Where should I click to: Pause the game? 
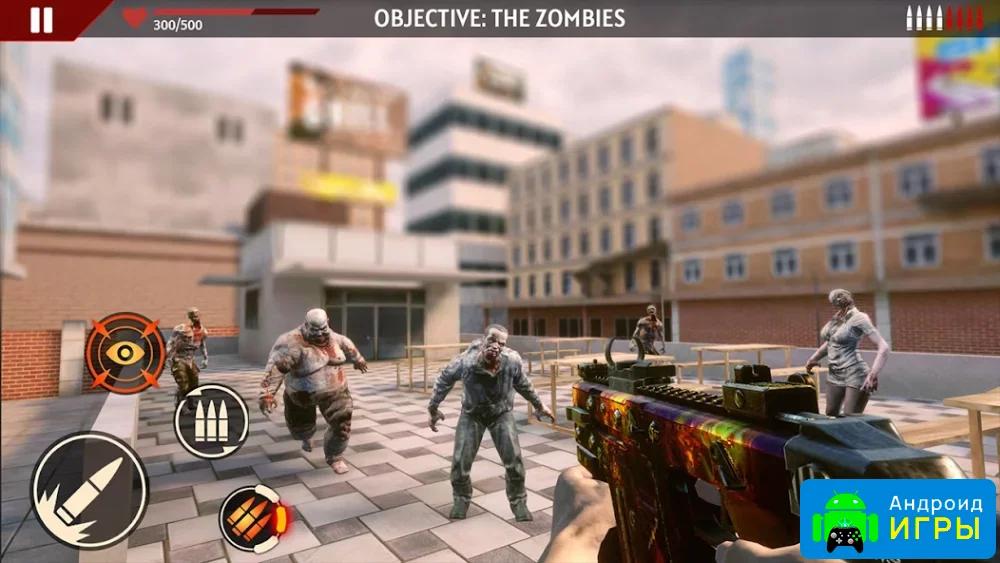tap(41, 20)
